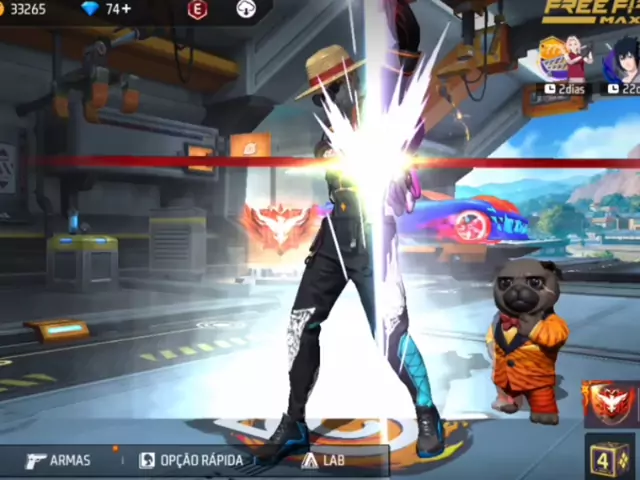
Task: Open the red winged rank emblem icon
Action: (x=609, y=401)
